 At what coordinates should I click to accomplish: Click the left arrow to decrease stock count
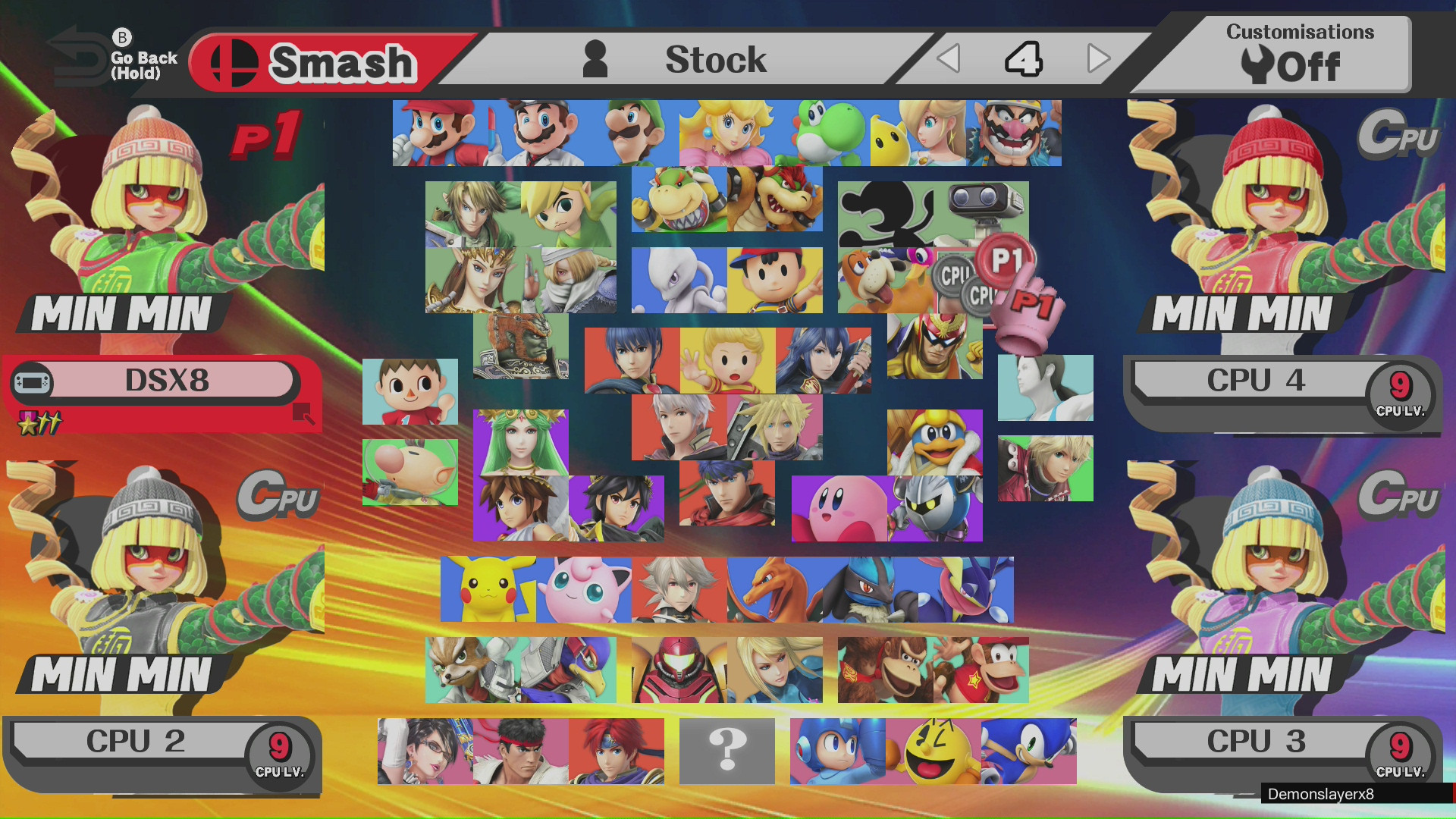[x=948, y=57]
